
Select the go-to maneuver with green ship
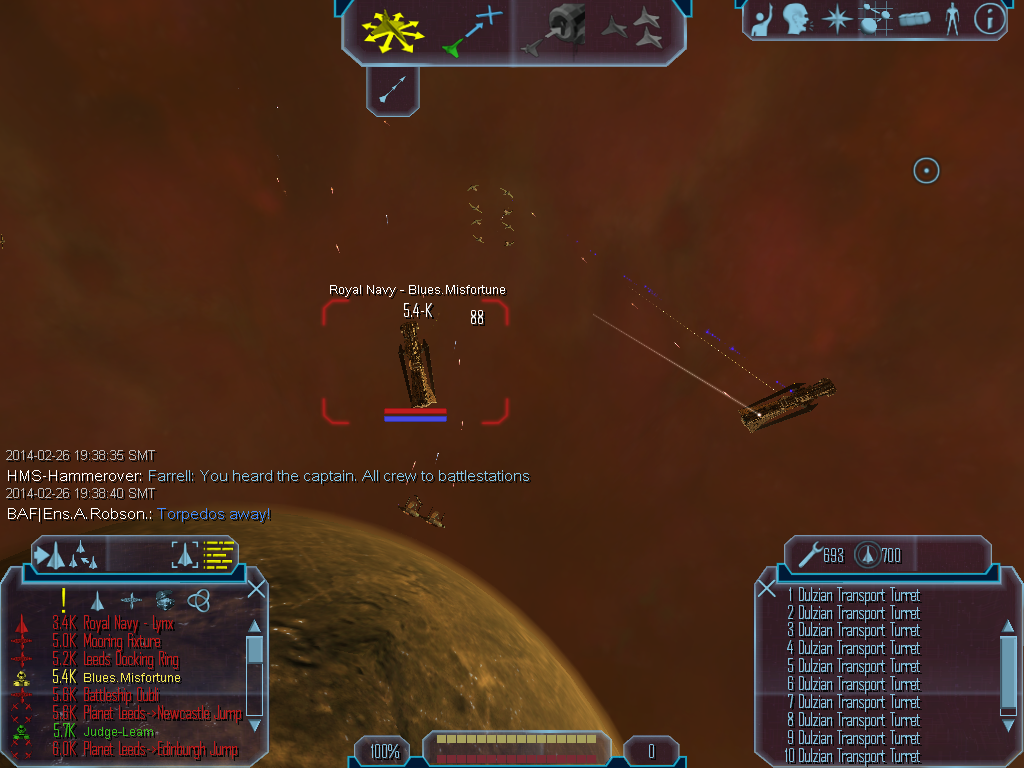[x=470, y=30]
